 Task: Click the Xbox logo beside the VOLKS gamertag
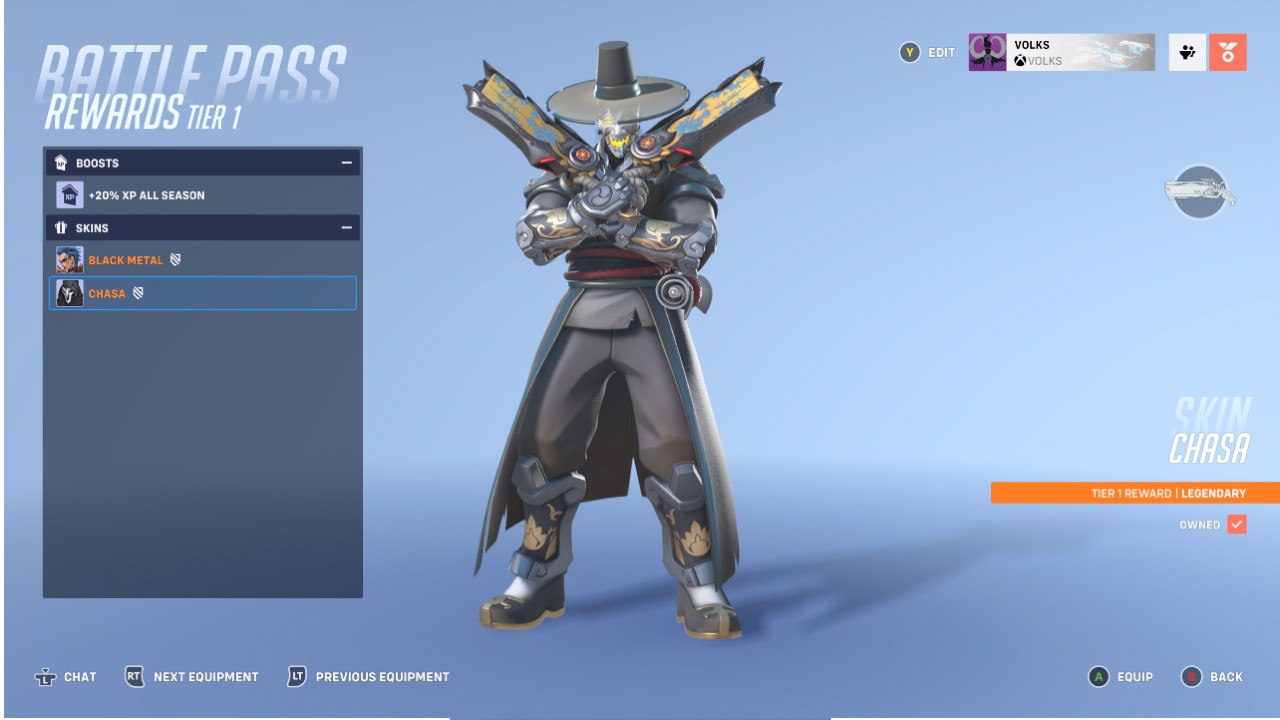click(x=1019, y=61)
